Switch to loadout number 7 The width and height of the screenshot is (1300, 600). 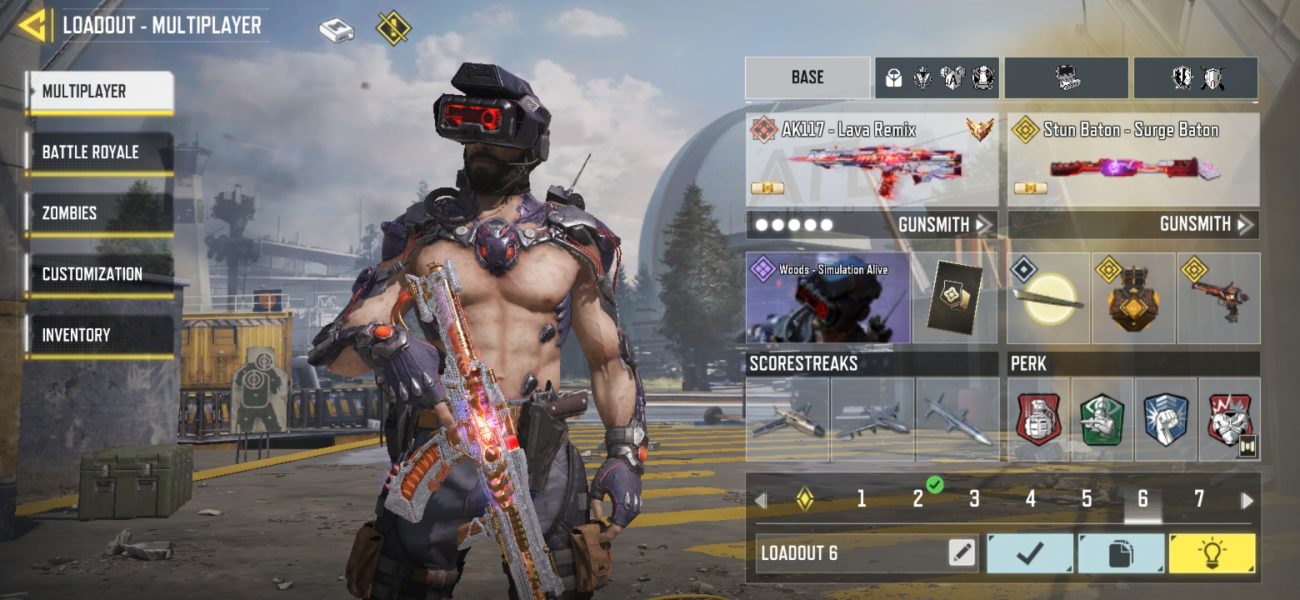1198,499
